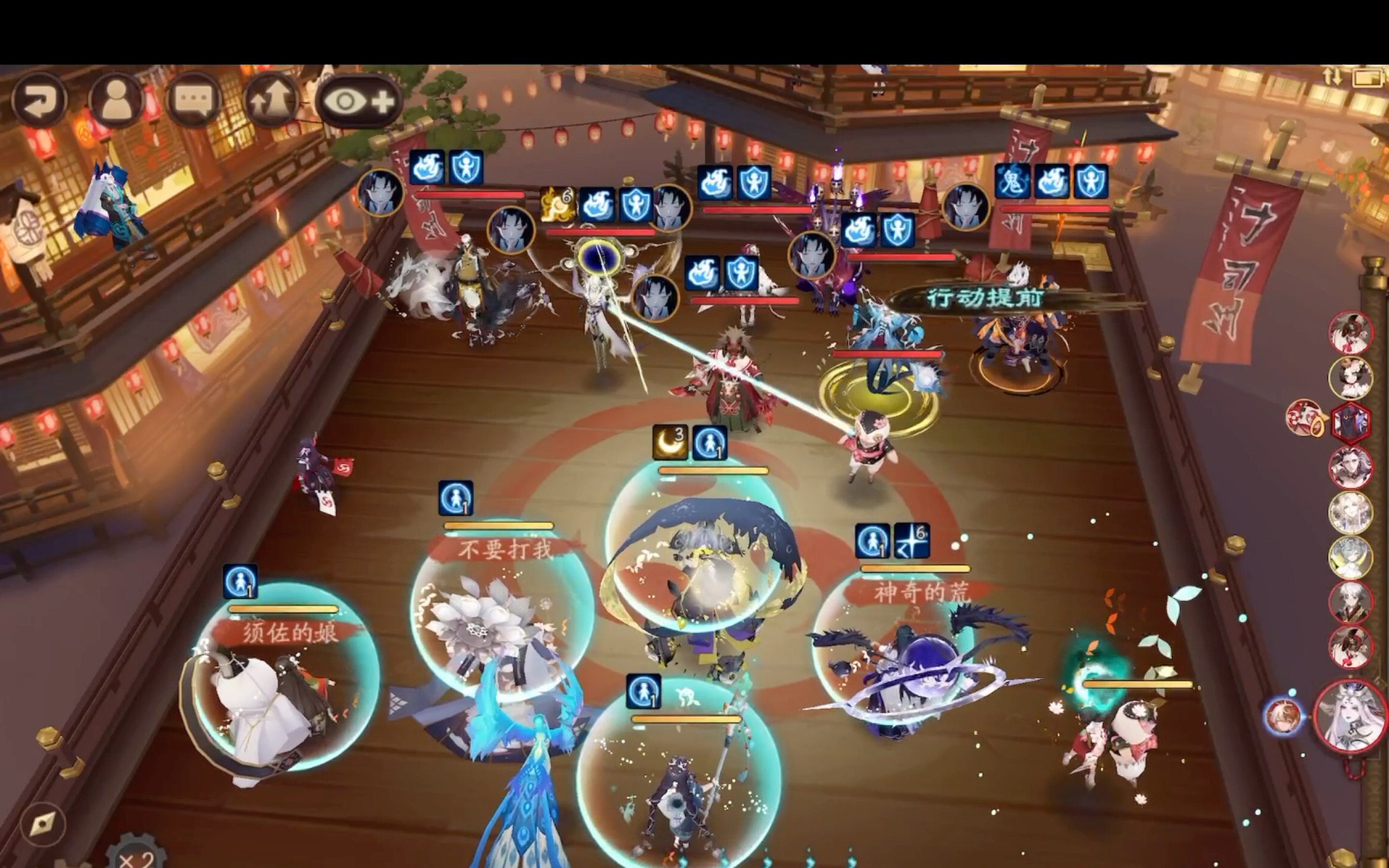This screenshot has width=1389, height=868.
Task: Open the player profile silhouette icon
Action: click(116, 101)
